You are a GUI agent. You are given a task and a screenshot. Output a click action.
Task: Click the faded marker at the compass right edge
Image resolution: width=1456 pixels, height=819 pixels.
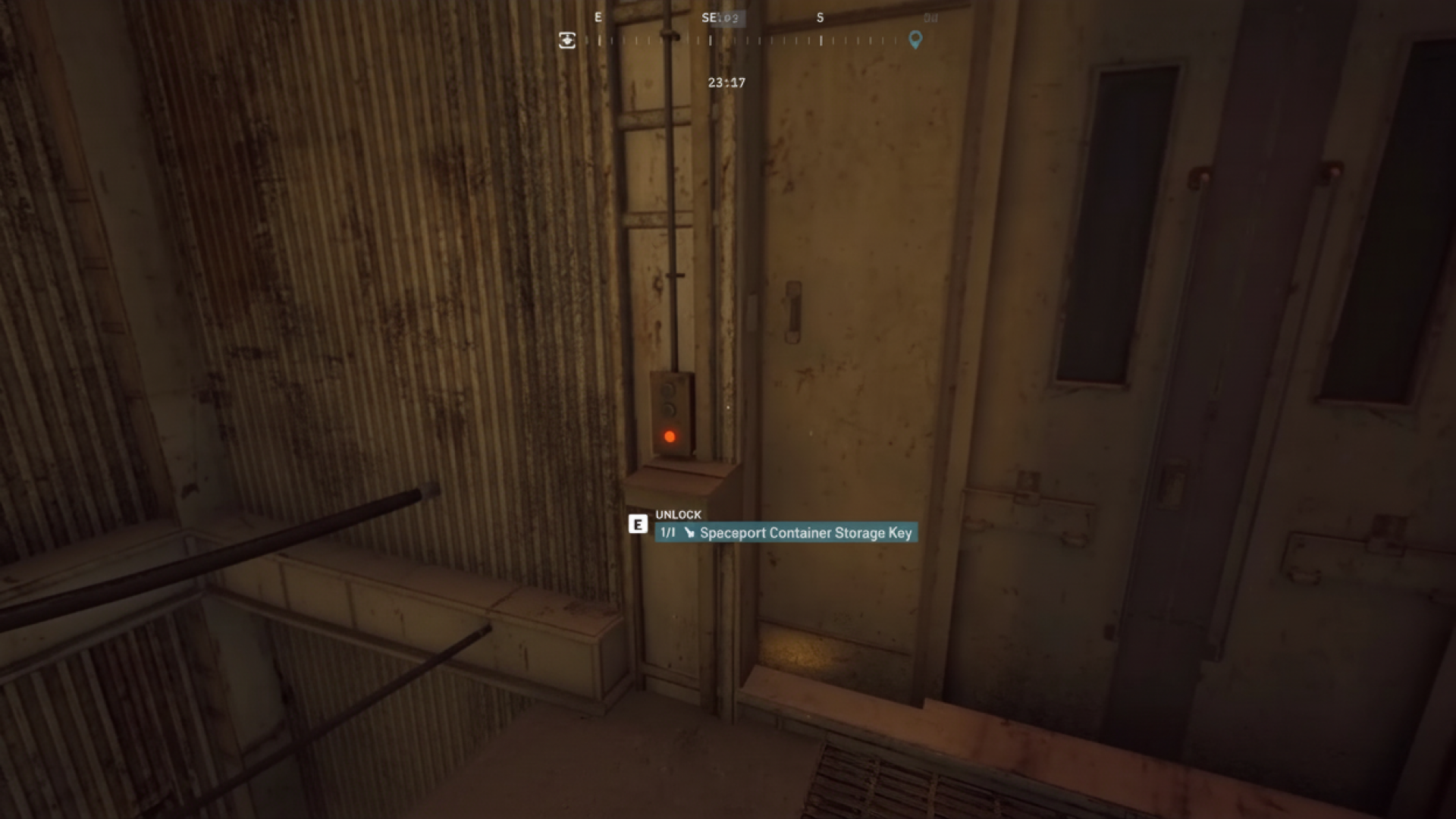933,17
